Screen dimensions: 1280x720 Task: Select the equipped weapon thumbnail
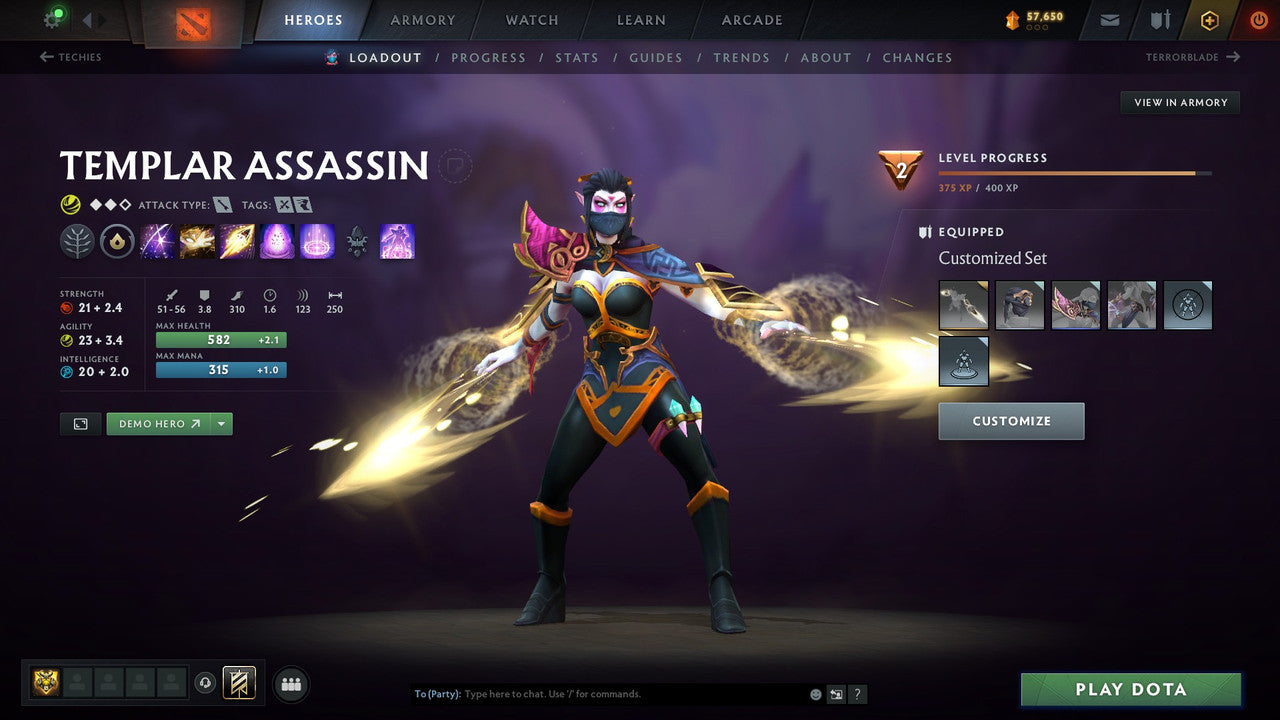click(x=963, y=305)
